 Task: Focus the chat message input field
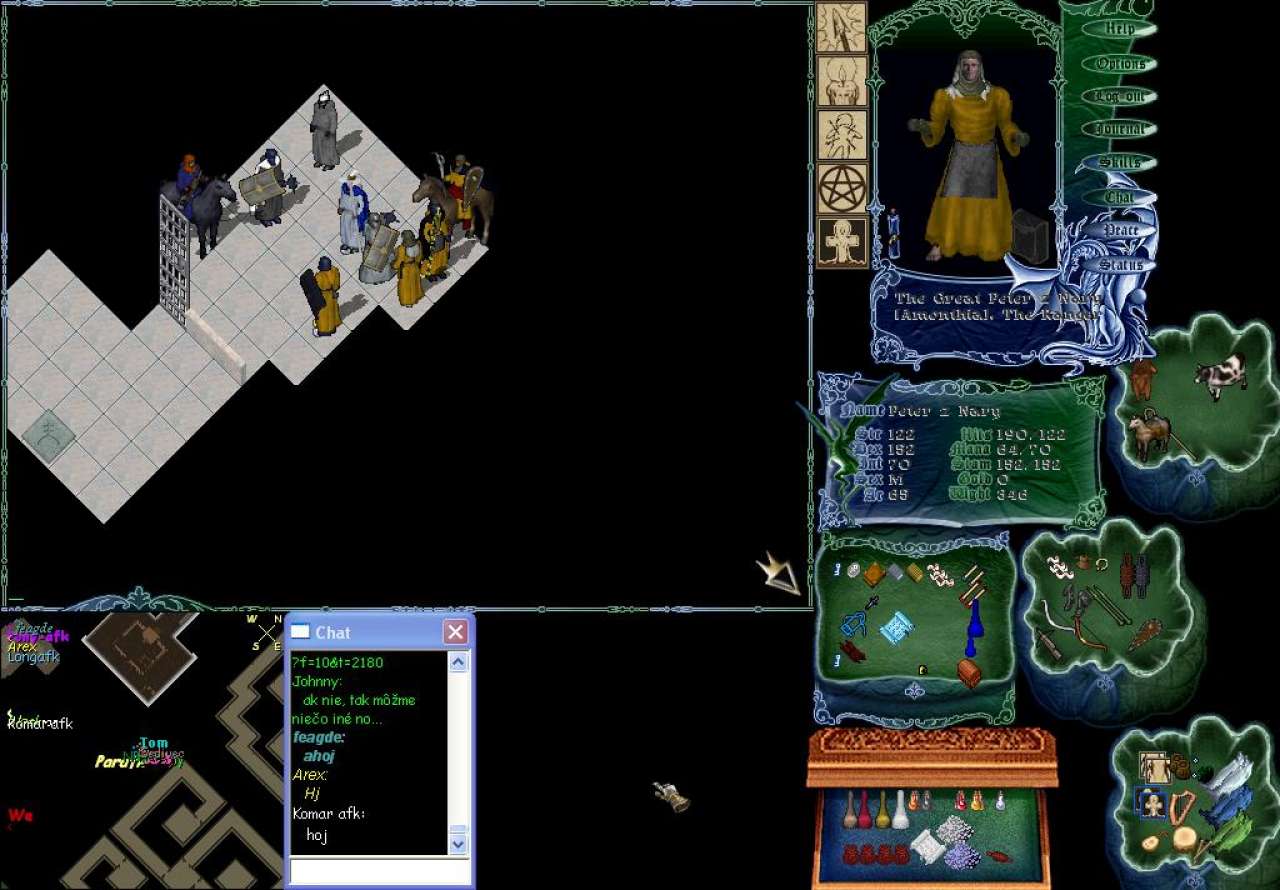click(378, 871)
